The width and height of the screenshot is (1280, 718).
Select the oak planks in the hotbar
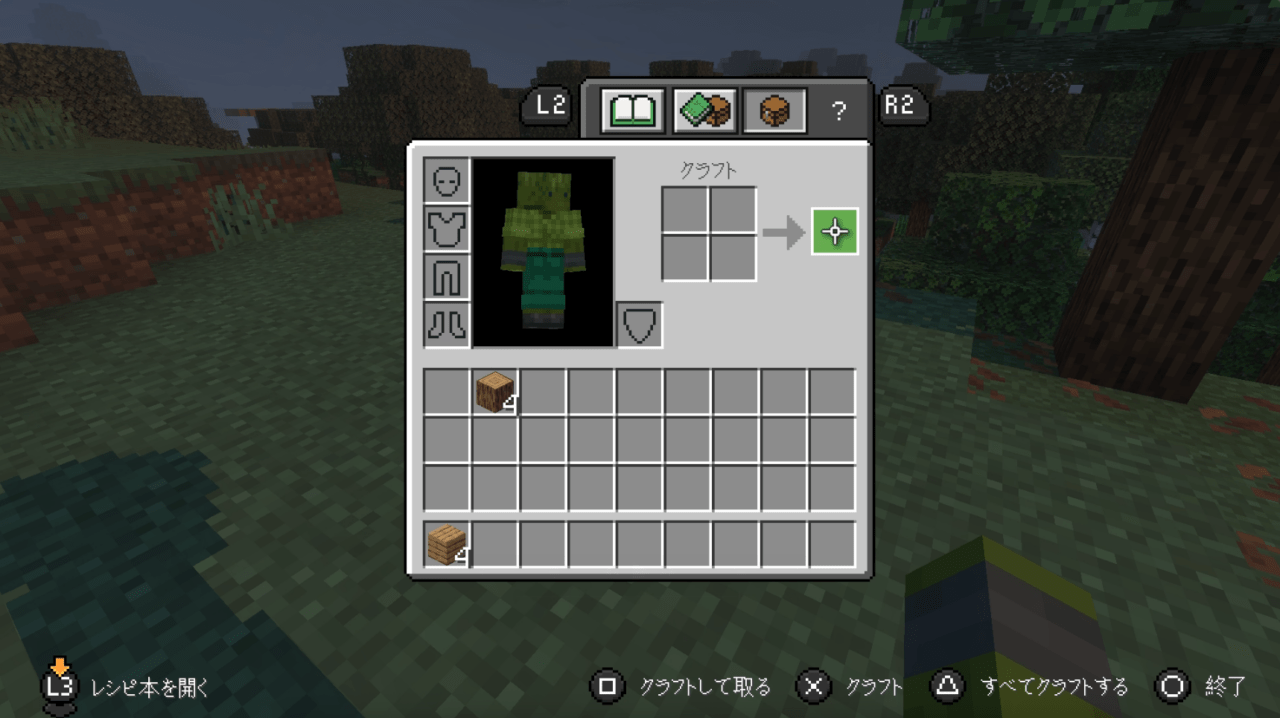point(447,545)
